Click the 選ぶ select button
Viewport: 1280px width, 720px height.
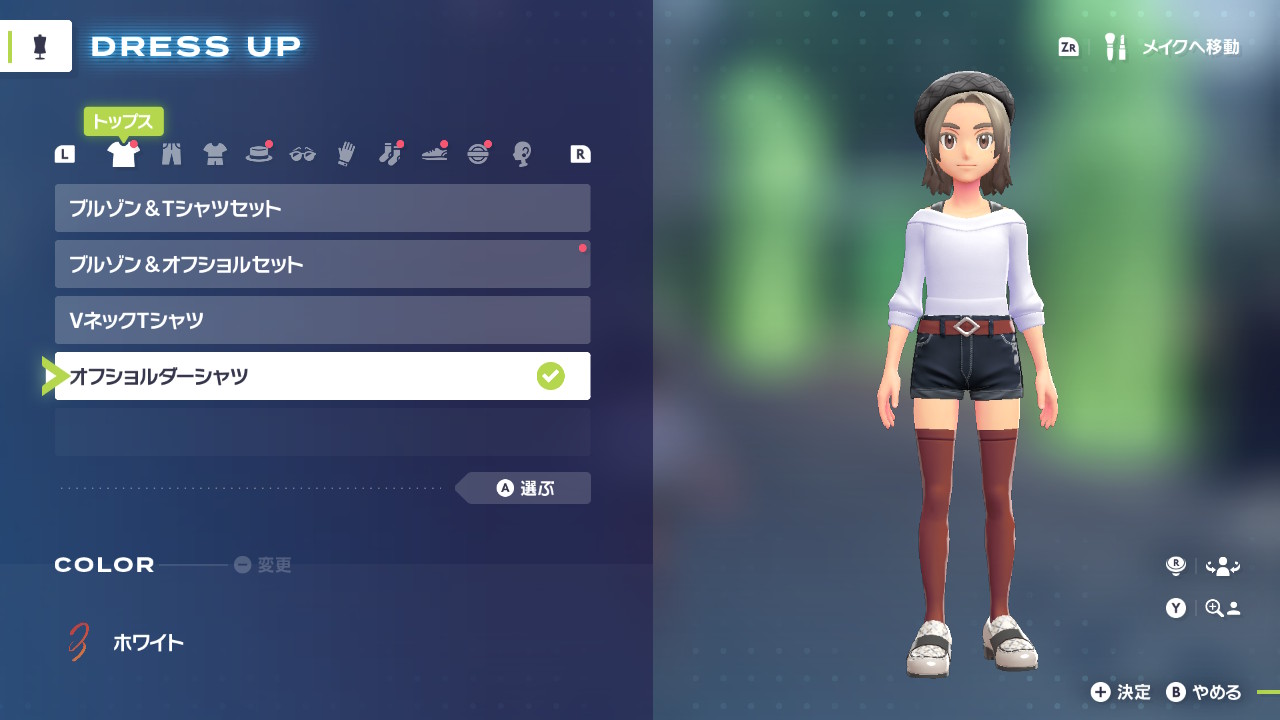coord(525,488)
